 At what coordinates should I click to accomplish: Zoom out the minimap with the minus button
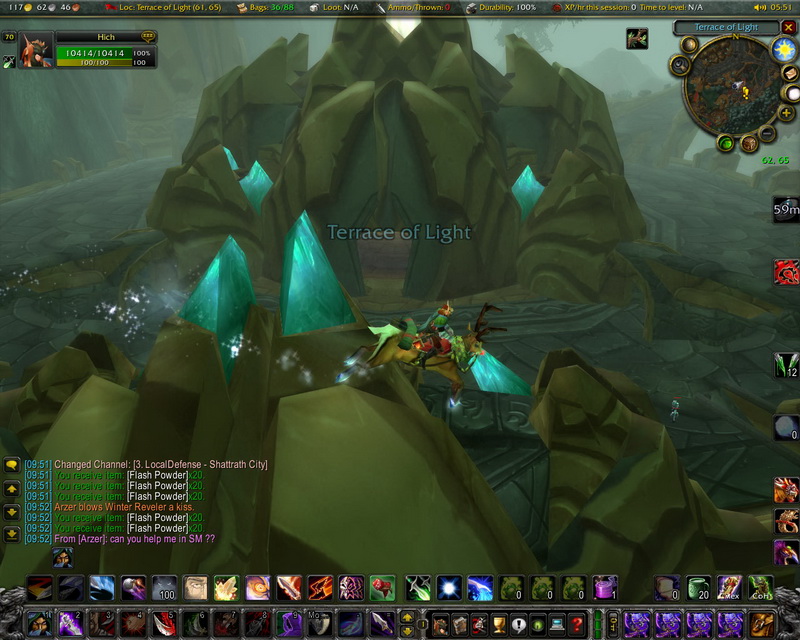click(767, 133)
